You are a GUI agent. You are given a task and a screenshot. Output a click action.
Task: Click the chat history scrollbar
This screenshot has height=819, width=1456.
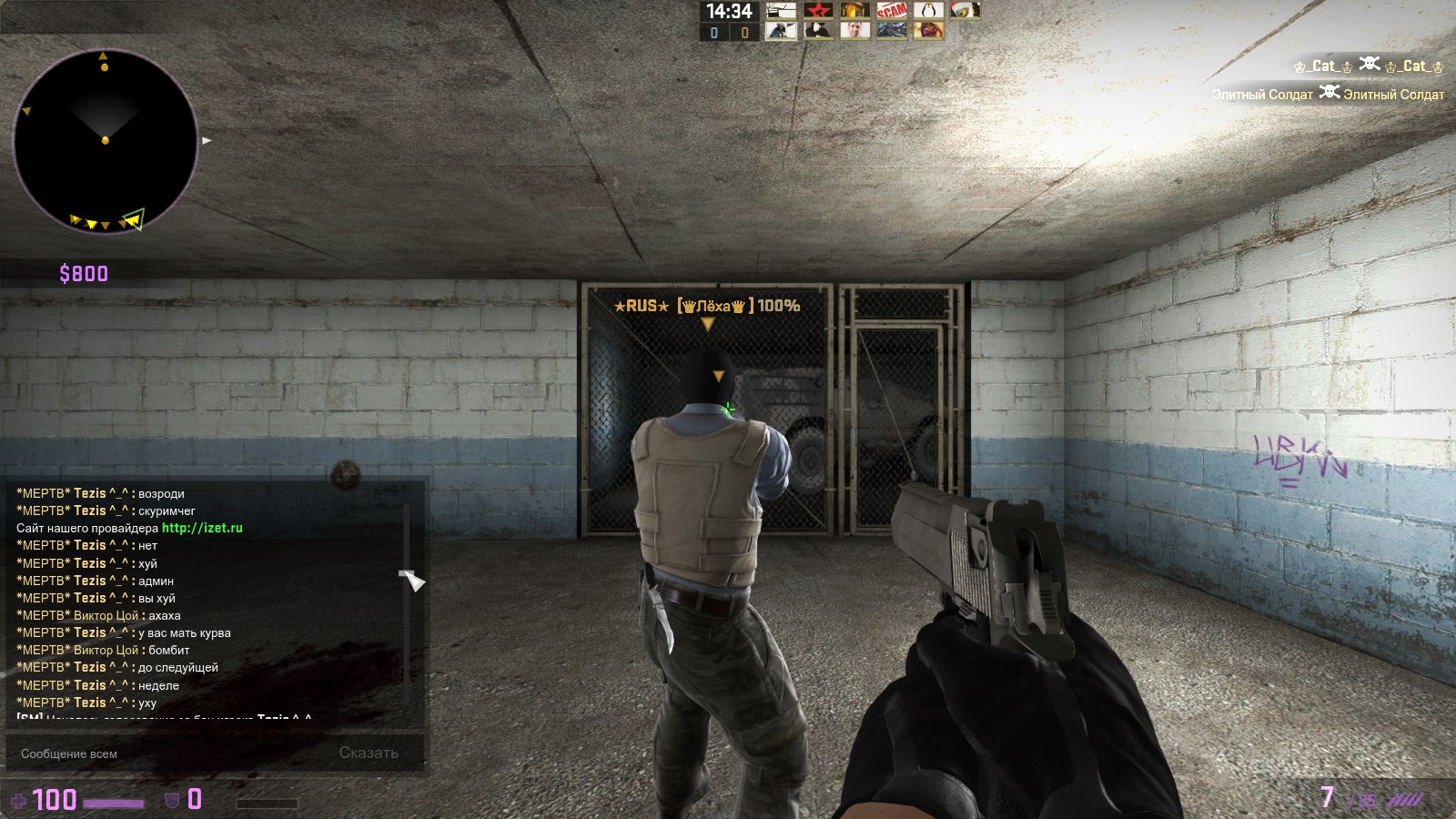click(x=406, y=601)
